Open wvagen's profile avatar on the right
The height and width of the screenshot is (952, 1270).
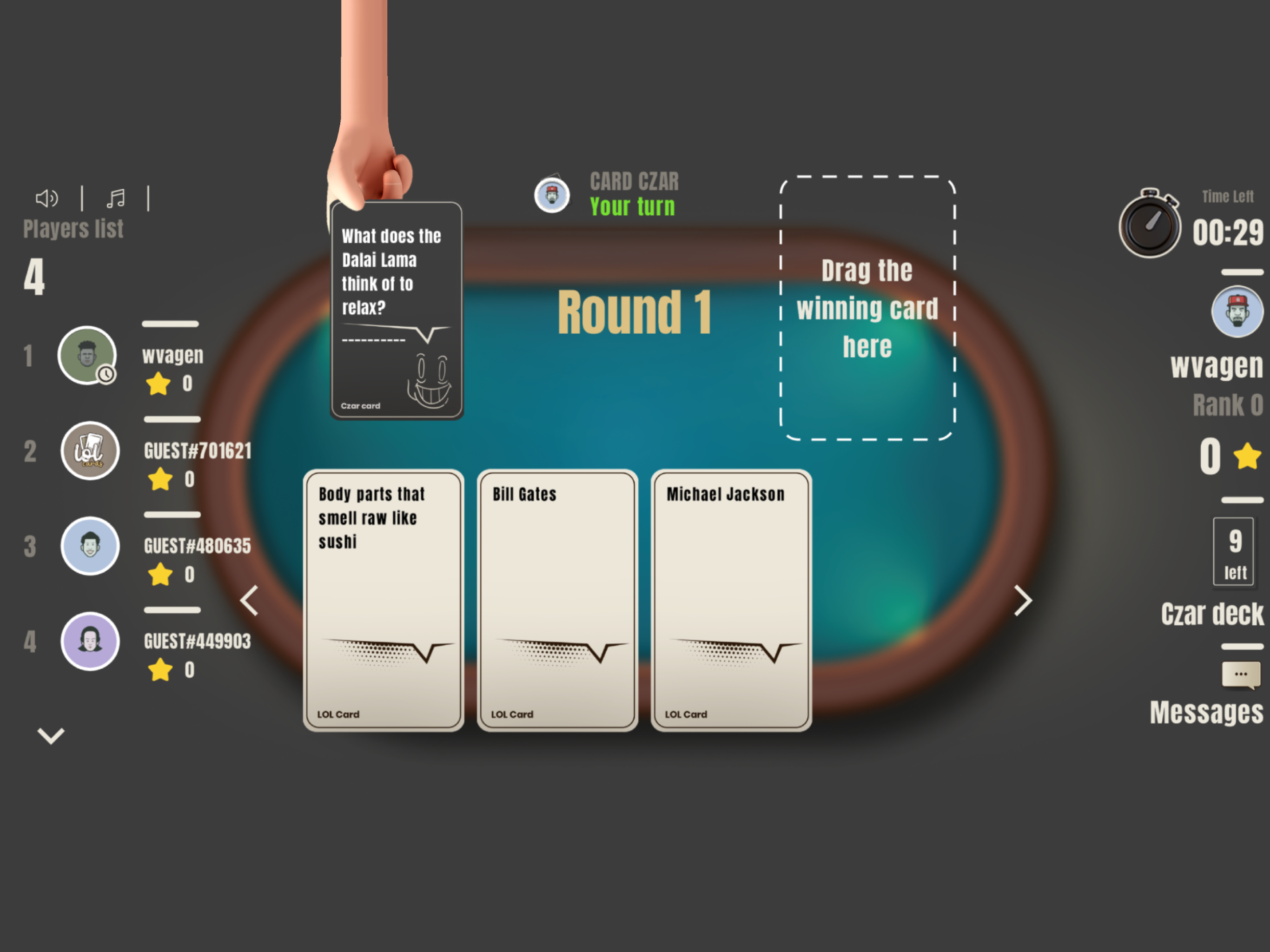pyautogui.click(x=1237, y=313)
